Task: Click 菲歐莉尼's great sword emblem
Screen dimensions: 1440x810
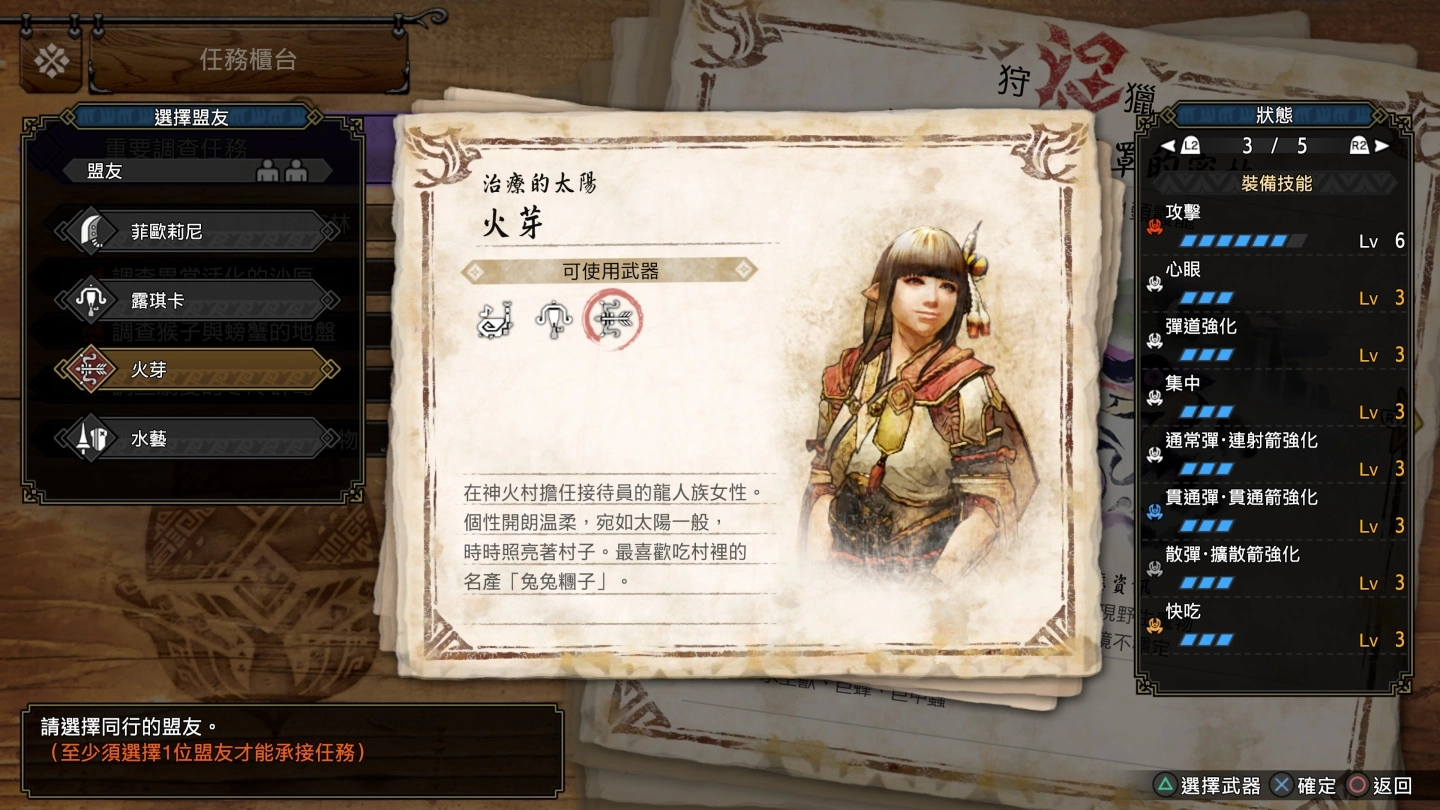Action: 90,230
